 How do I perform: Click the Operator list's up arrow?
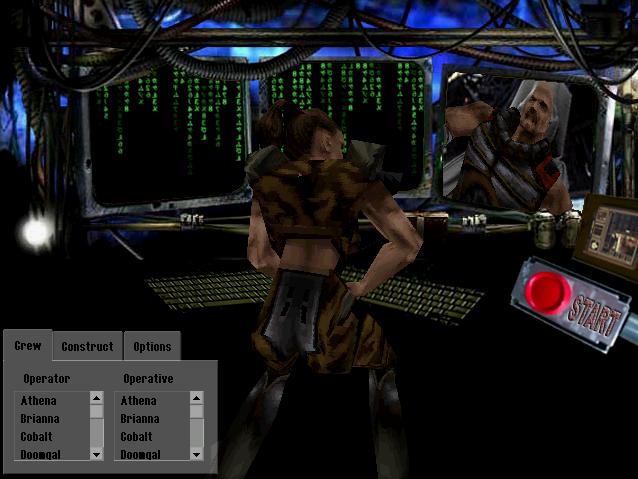coord(97,398)
